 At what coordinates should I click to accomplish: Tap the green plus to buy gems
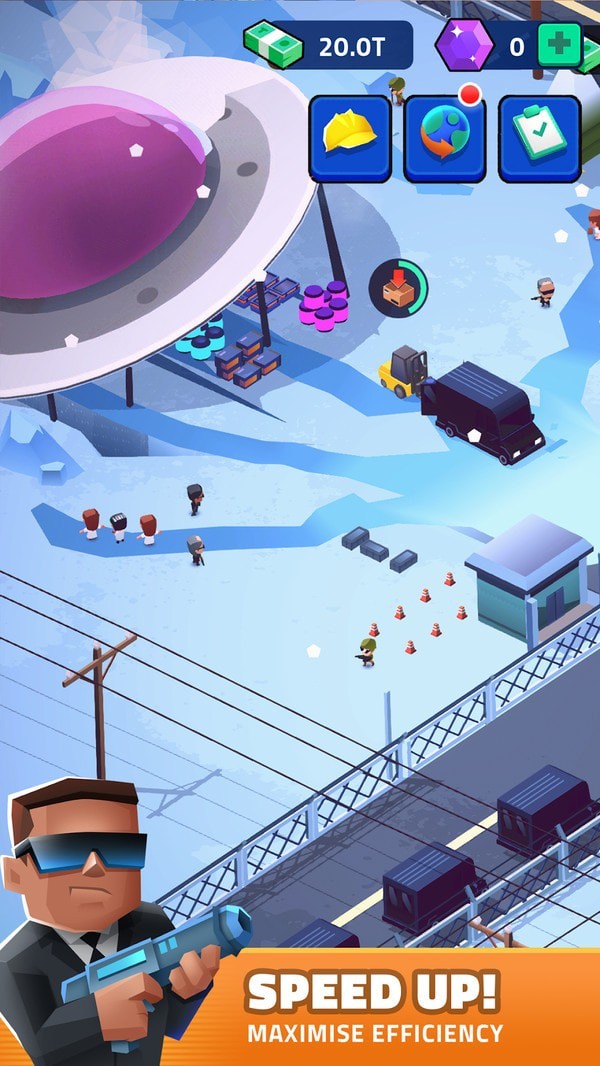coord(559,45)
